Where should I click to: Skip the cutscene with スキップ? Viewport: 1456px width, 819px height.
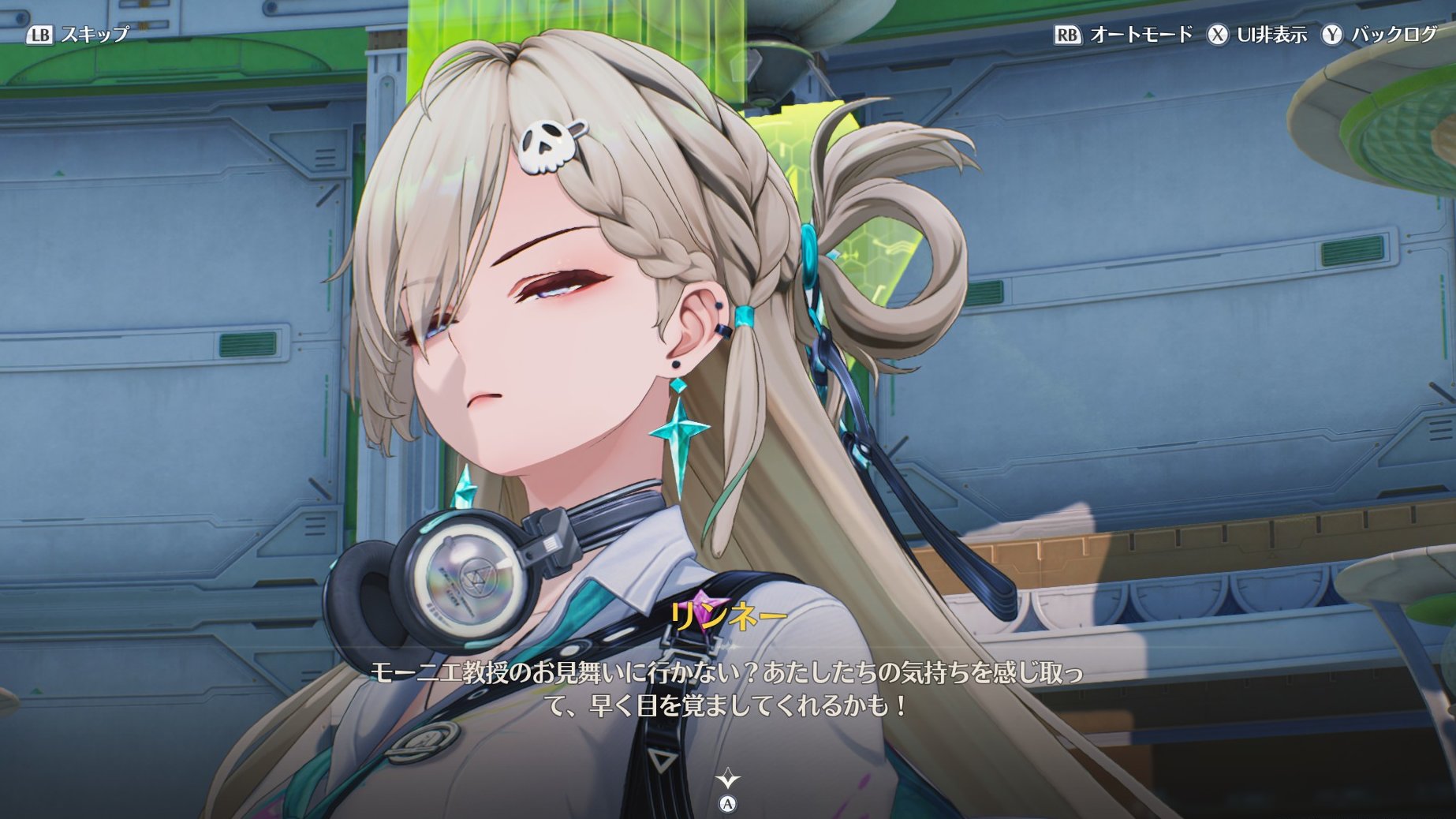(x=78, y=34)
